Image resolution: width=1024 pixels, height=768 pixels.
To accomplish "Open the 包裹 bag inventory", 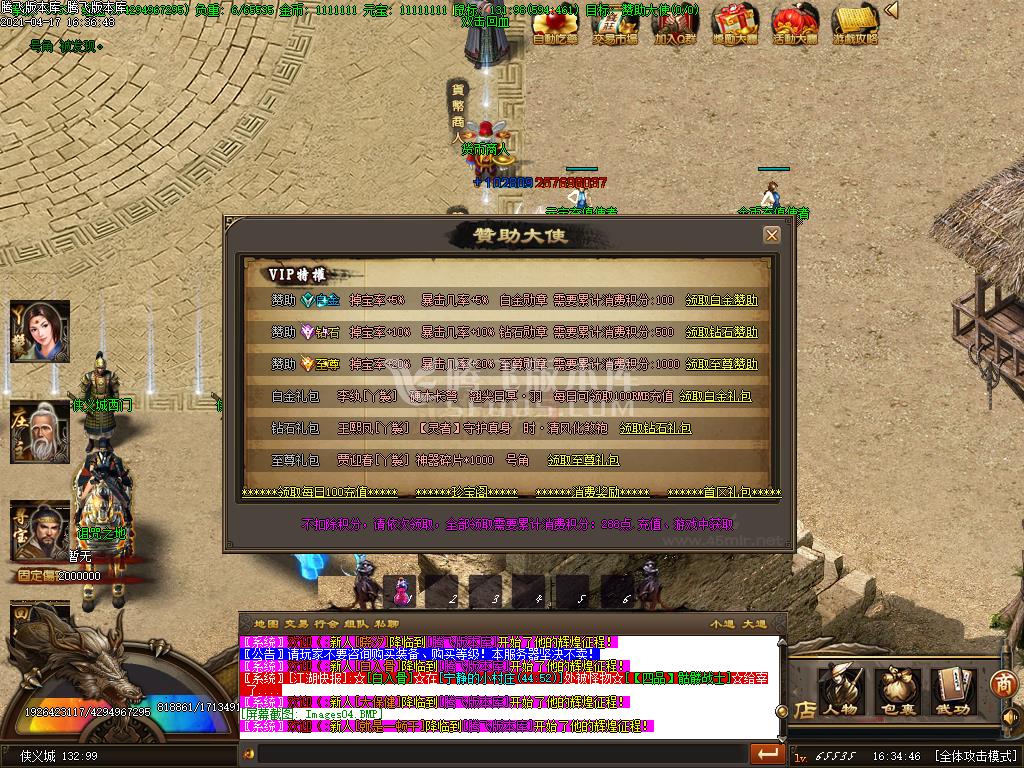I will (898, 690).
